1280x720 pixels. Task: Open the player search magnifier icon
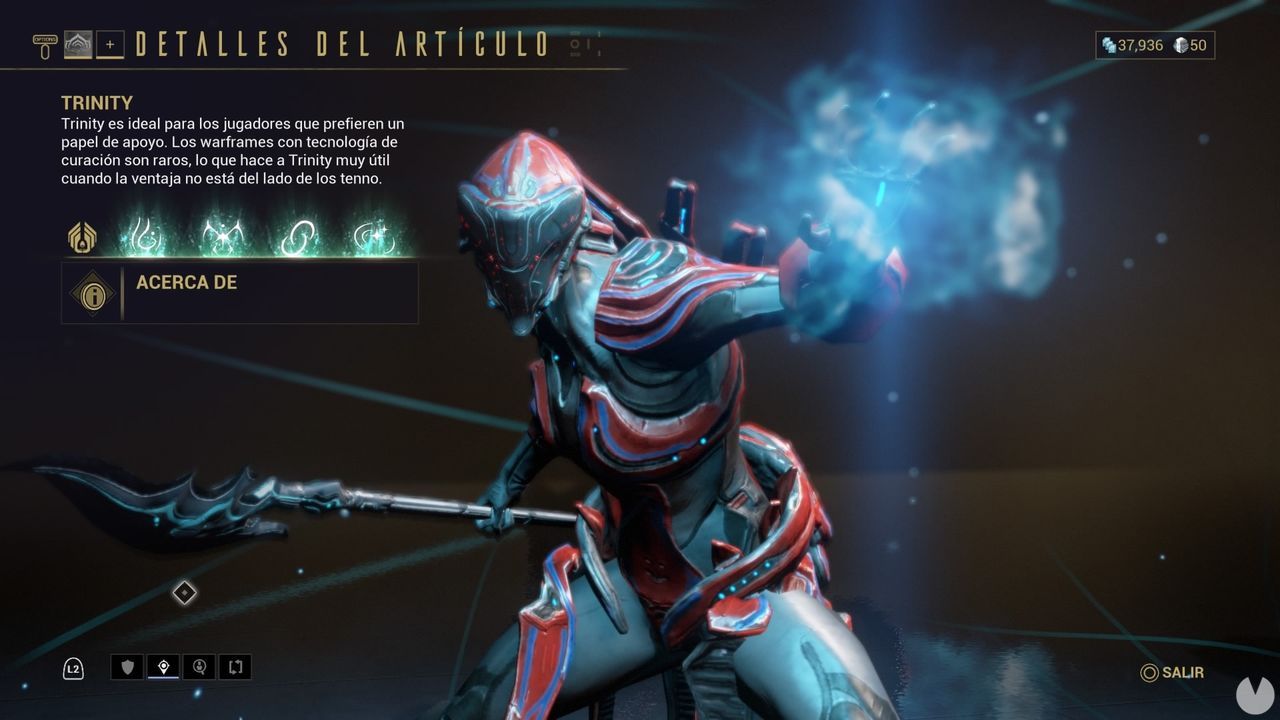coord(200,667)
